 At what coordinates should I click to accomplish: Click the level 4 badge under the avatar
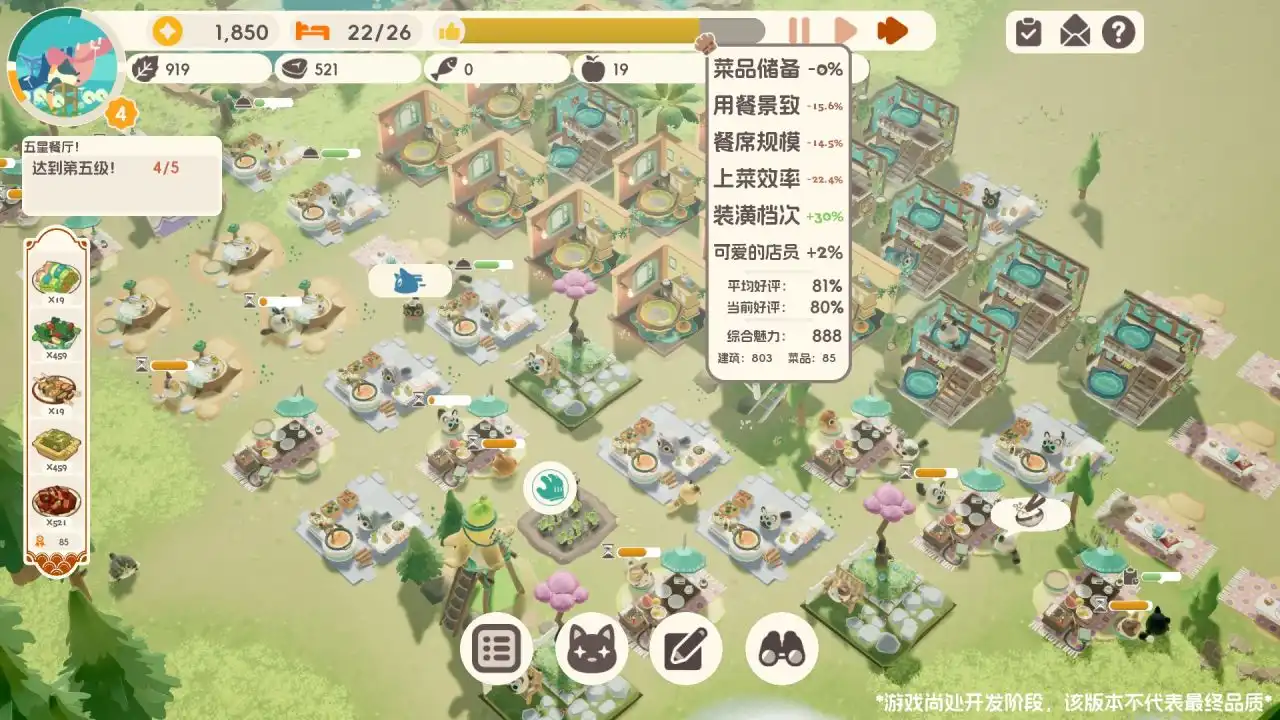[x=120, y=113]
